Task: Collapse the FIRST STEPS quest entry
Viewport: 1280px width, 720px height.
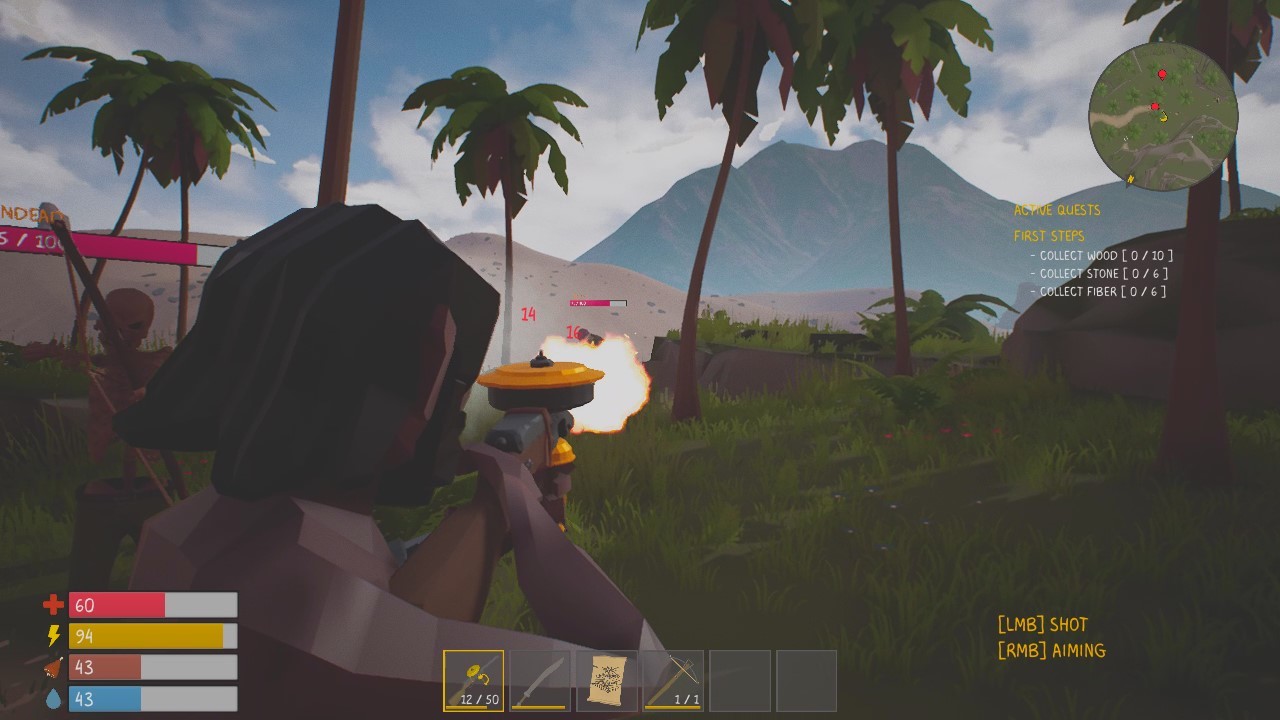Action: point(1048,236)
